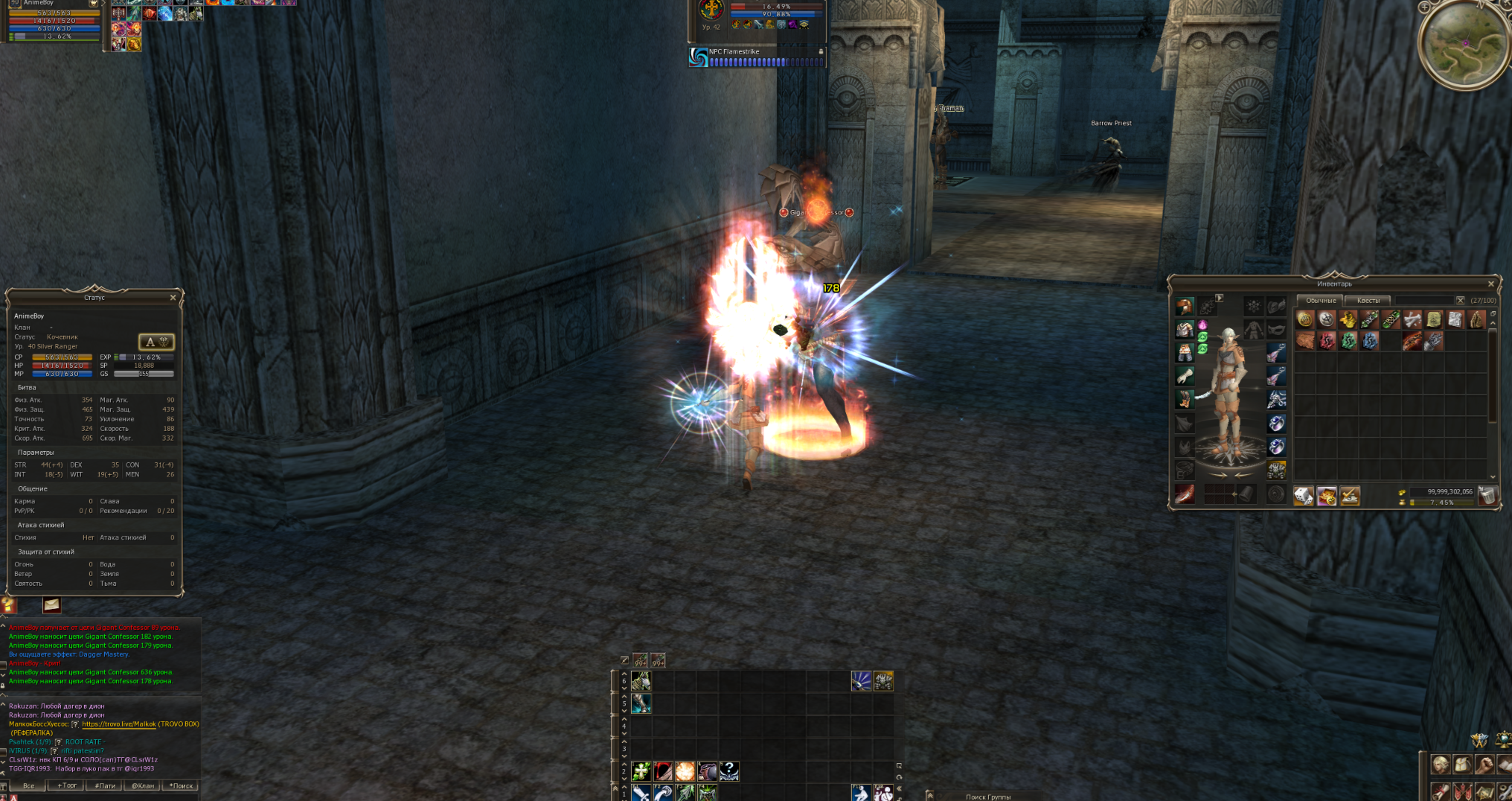
Task: Select the crossed bones item in inventory
Action: [1412, 320]
